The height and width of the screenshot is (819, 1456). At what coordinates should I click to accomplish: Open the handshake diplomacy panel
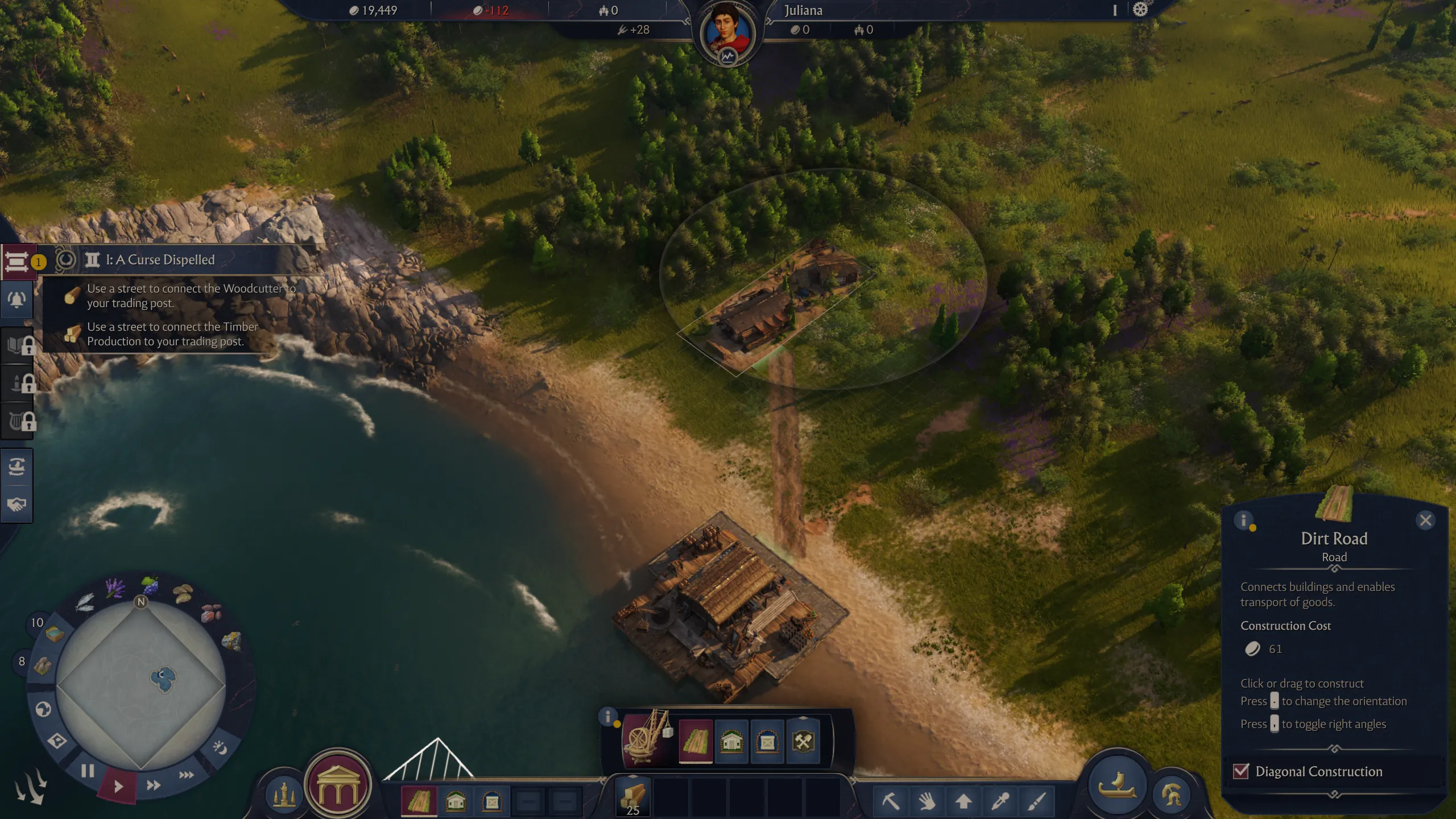pos(17,504)
